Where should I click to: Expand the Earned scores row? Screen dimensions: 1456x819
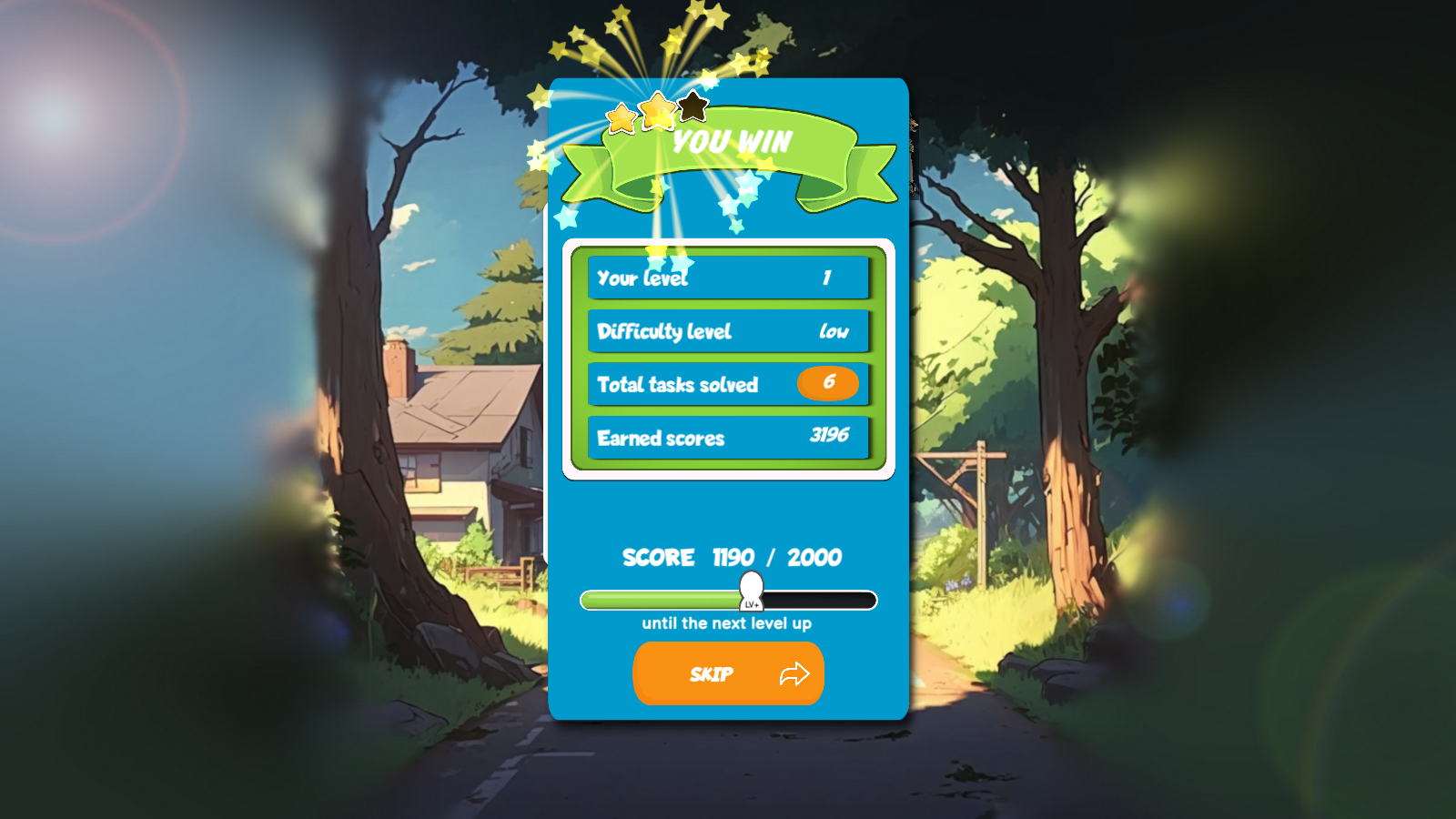[x=729, y=438]
